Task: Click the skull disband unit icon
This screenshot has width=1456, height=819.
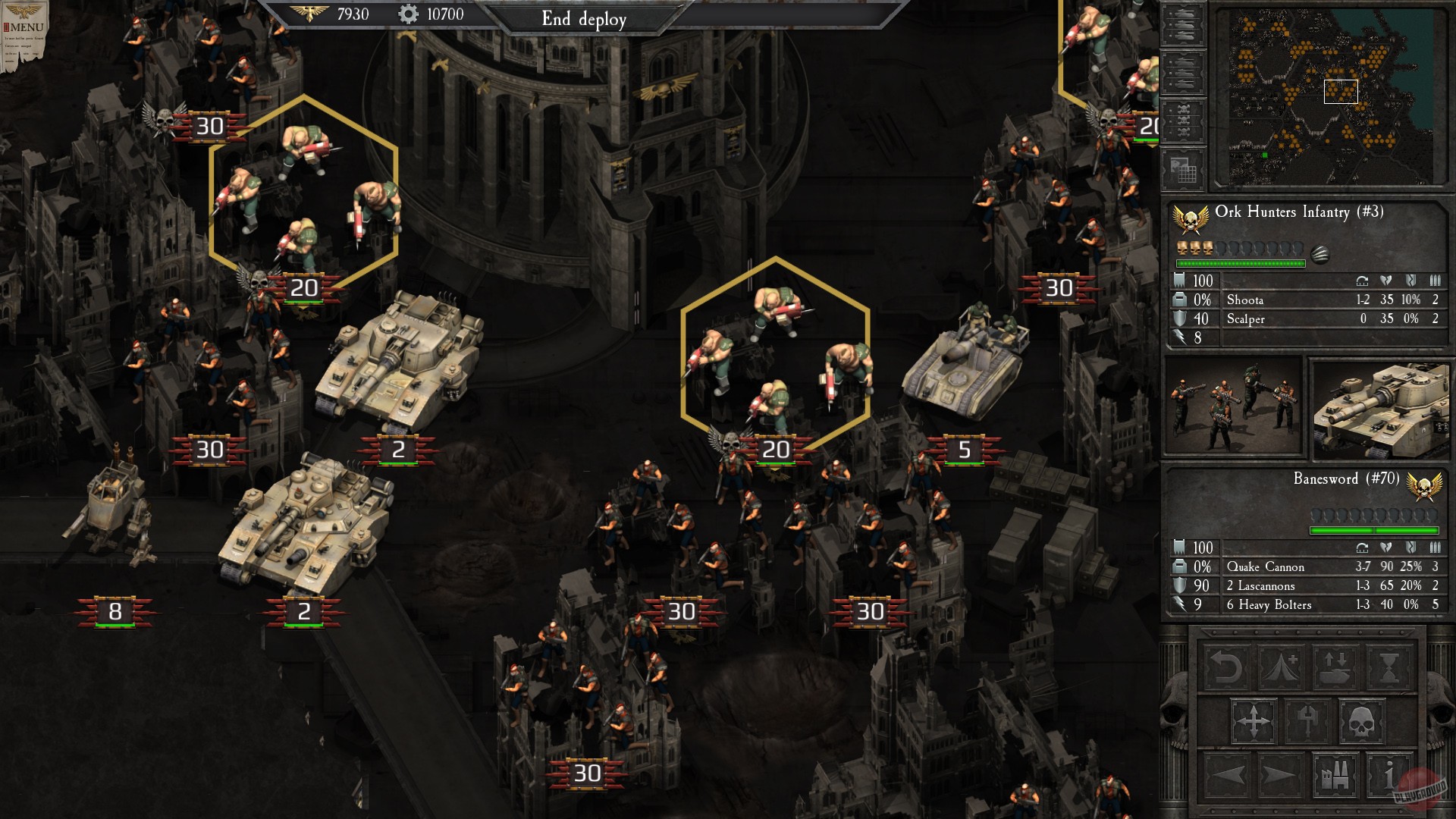Action: tap(1360, 721)
